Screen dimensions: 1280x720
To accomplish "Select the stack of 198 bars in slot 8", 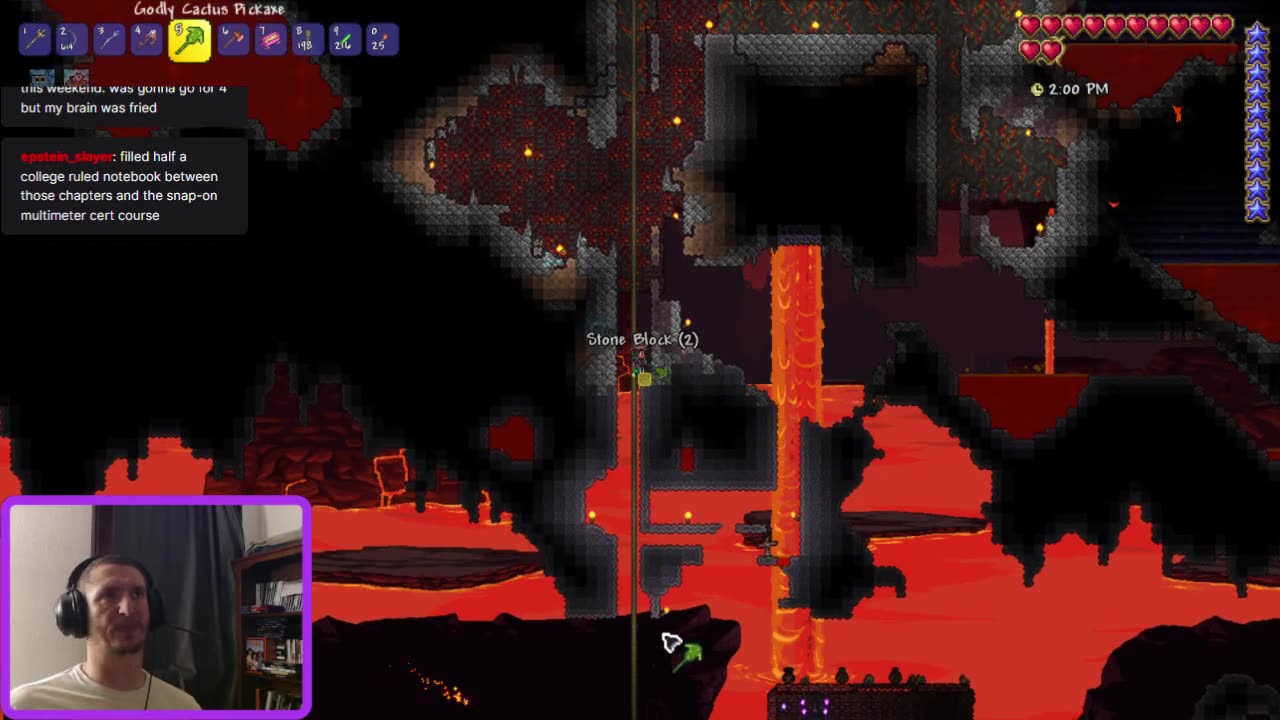I will (307, 39).
